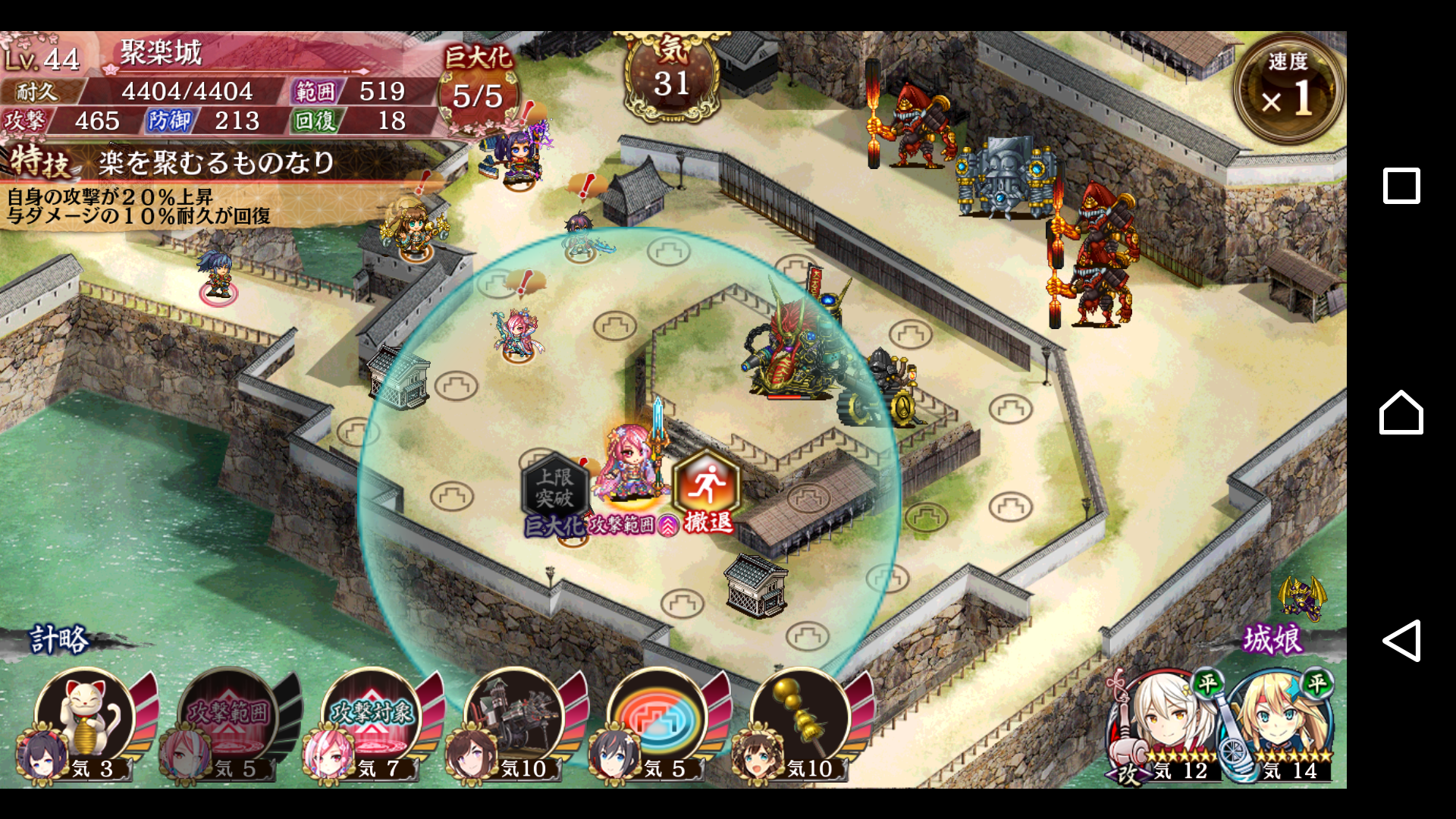The width and height of the screenshot is (1456, 819).
Task: Trigger the red and blue circle strategy
Action: point(657,718)
